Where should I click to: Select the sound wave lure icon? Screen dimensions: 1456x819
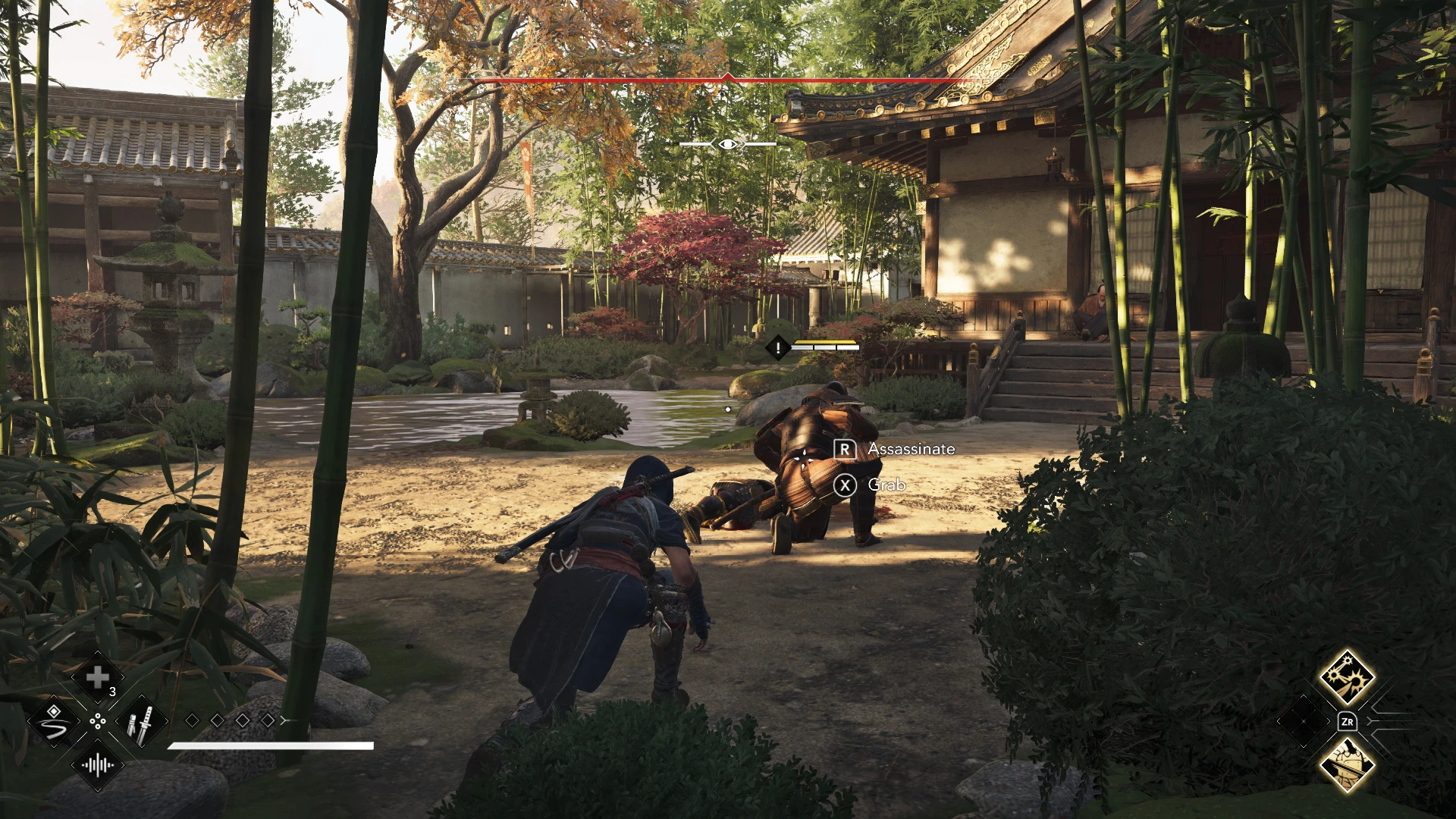97,766
